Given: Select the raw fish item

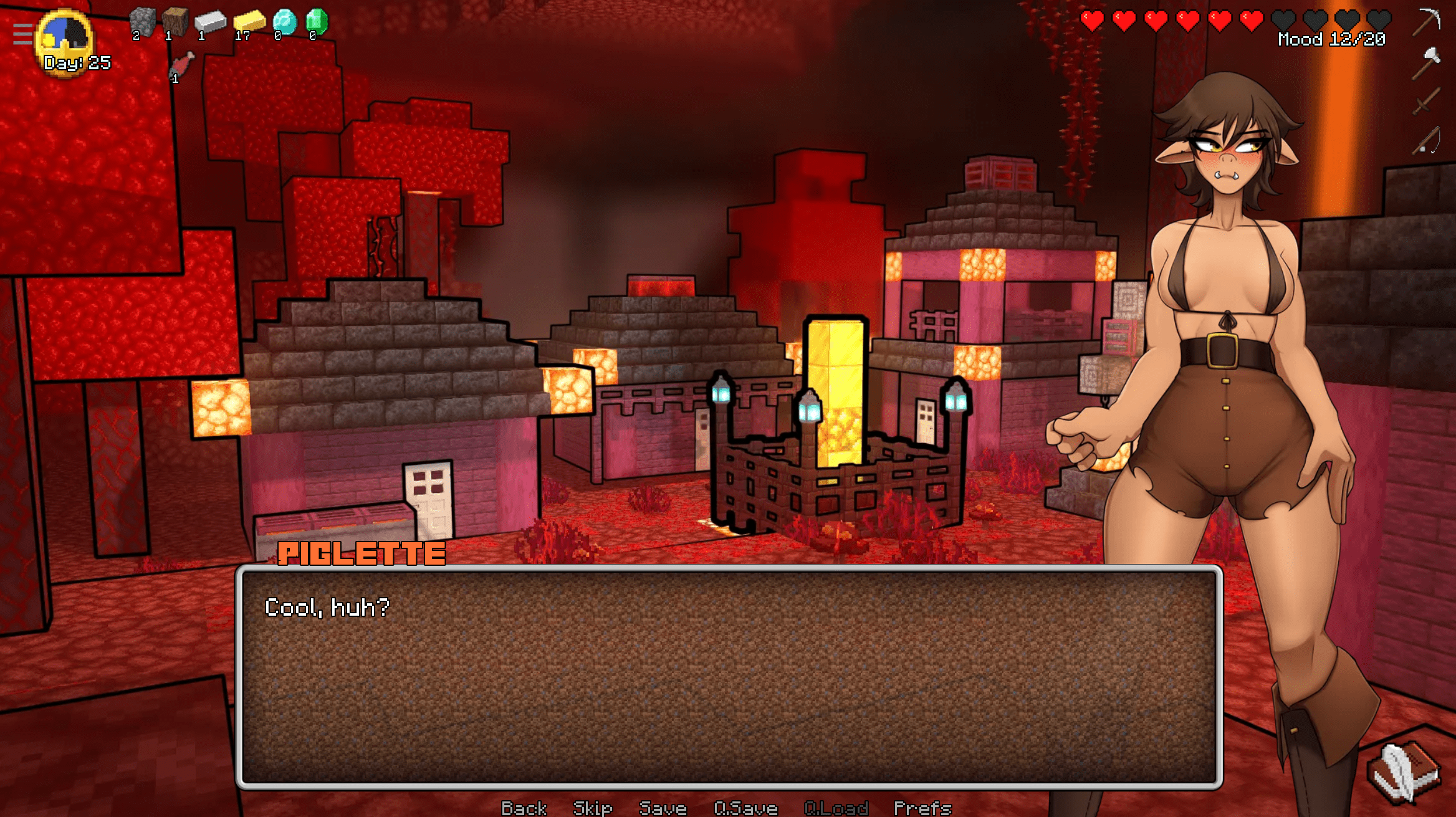Looking at the screenshot, I should click(x=181, y=65).
